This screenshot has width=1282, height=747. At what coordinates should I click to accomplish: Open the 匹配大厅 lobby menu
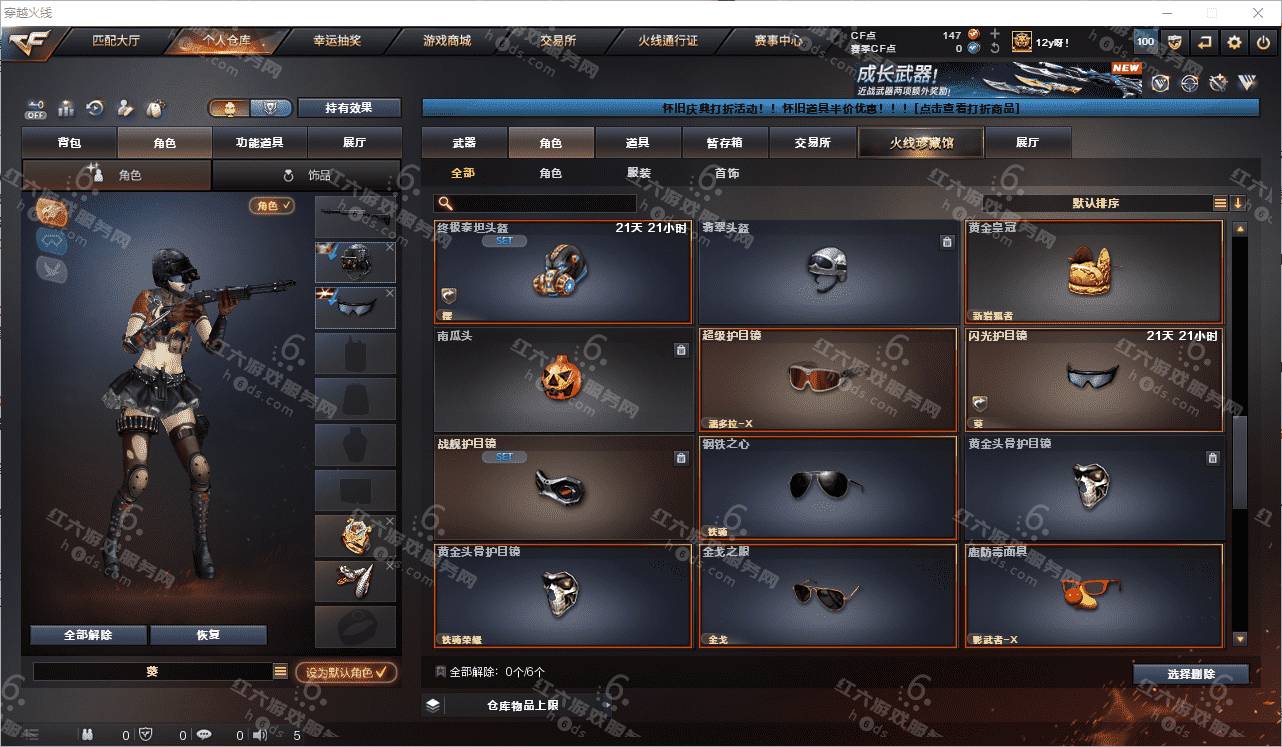click(x=118, y=42)
